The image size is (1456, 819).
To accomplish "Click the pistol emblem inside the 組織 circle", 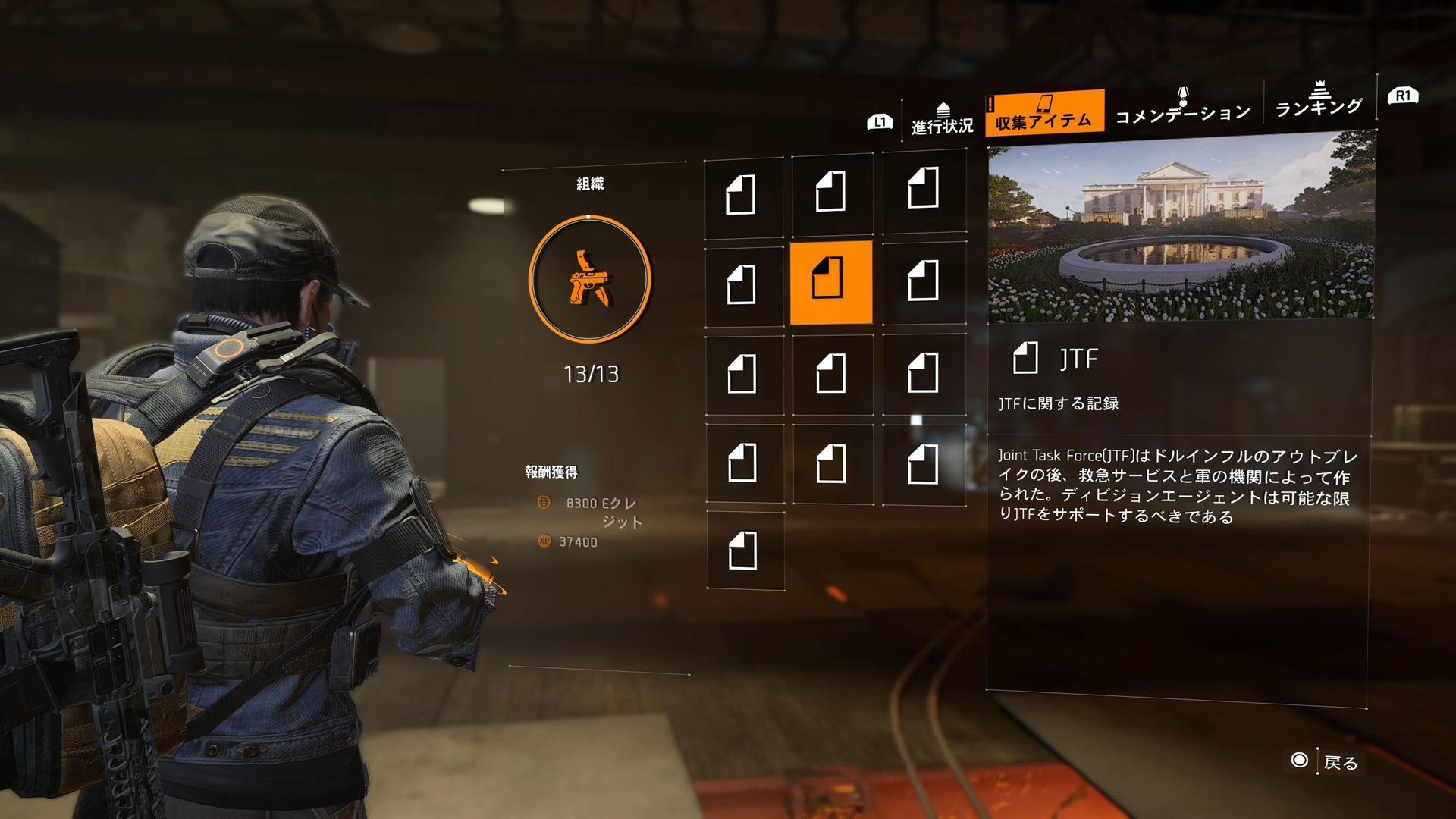I will pyautogui.click(x=590, y=279).
